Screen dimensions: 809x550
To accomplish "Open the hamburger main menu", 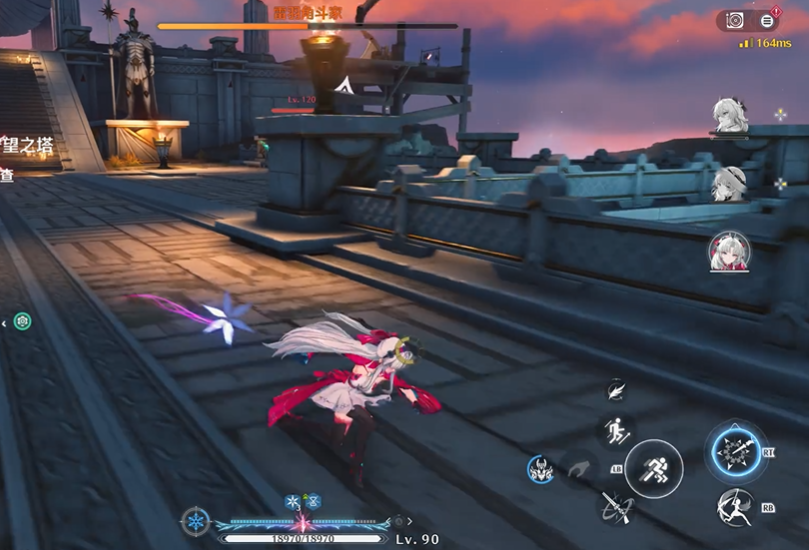I will click(x=767, y=20).
